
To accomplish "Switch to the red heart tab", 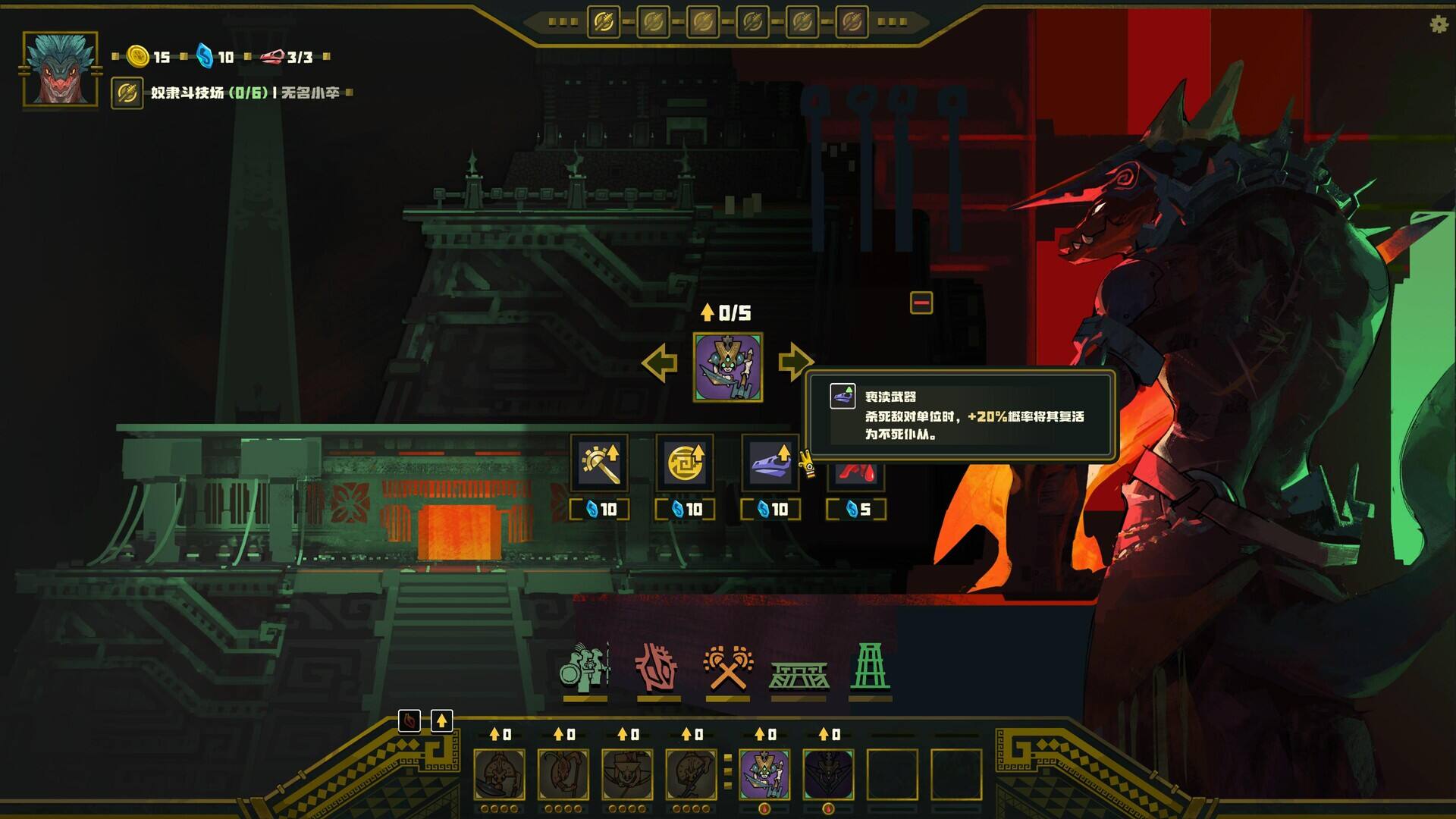I will 656,669.
